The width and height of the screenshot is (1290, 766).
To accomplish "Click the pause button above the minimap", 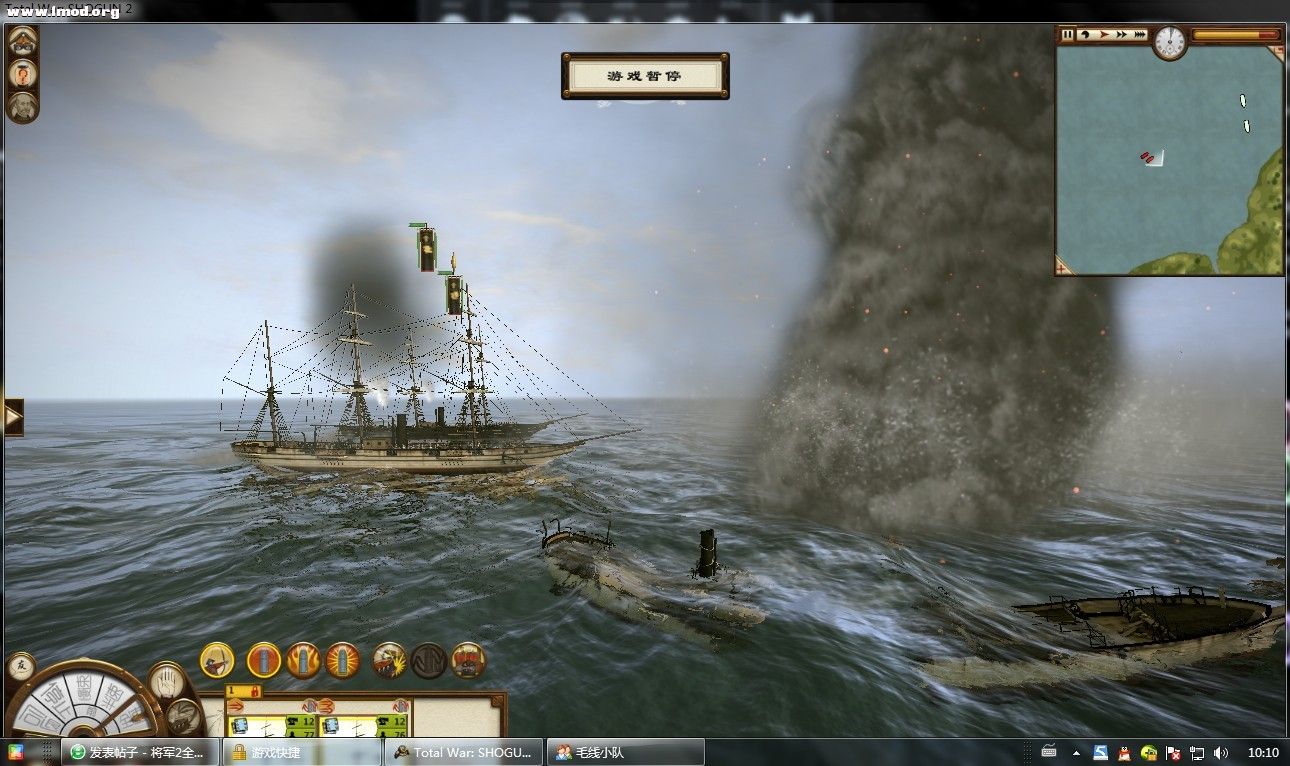I will (x=1067, y=34).
